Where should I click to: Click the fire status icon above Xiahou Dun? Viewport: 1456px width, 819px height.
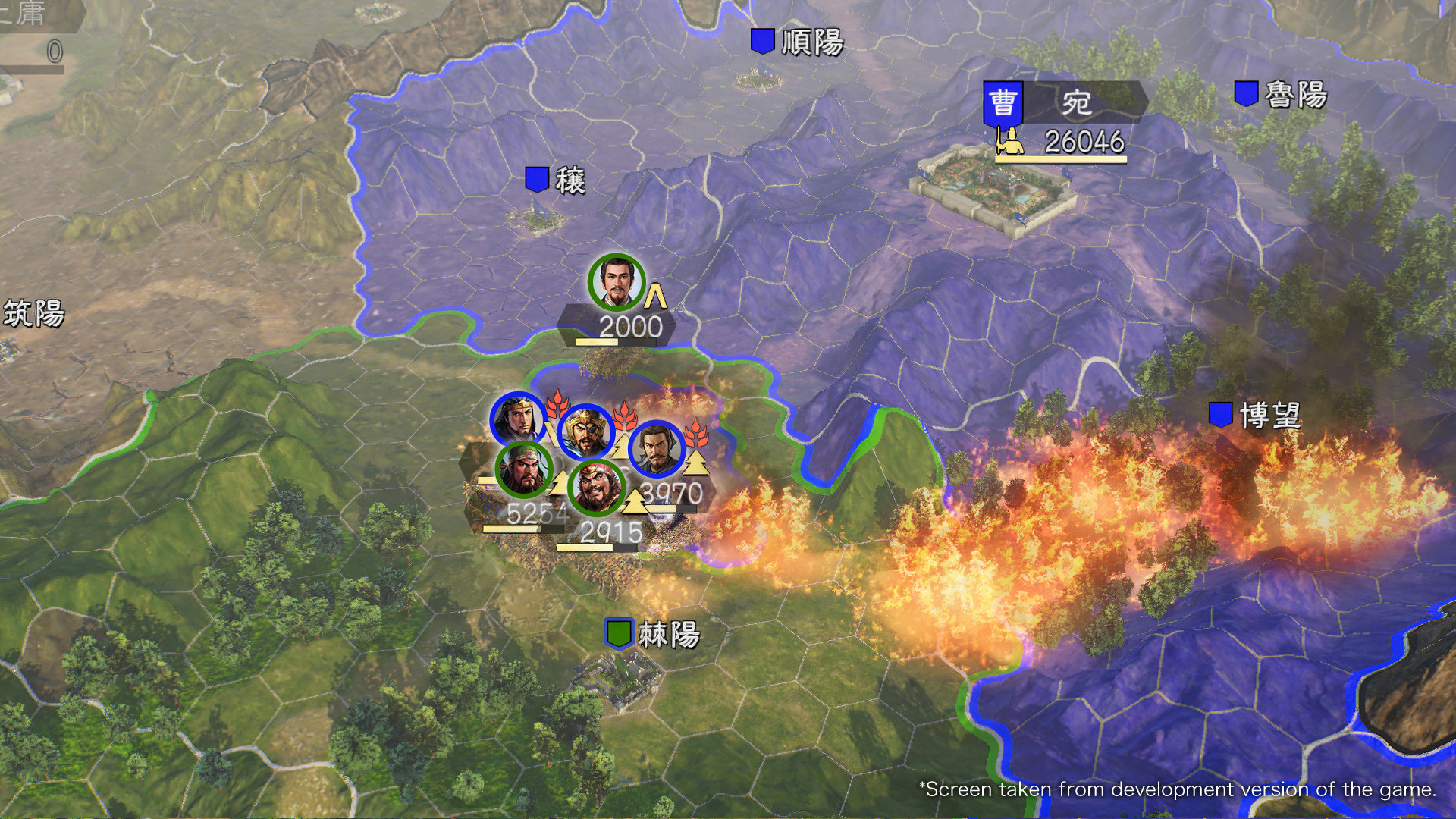coord(623,416)
